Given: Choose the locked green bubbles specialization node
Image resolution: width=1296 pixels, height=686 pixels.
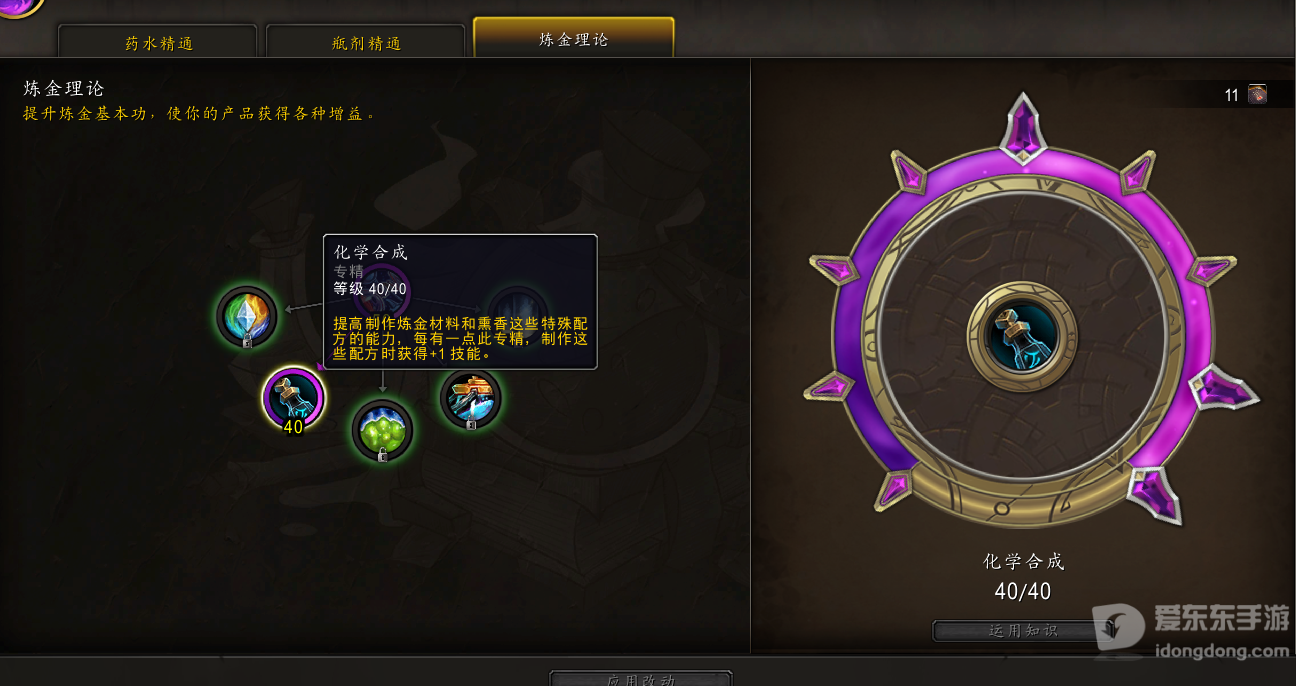Looking at the screenshot, I should pyautogui.click(x=382, y=431).
